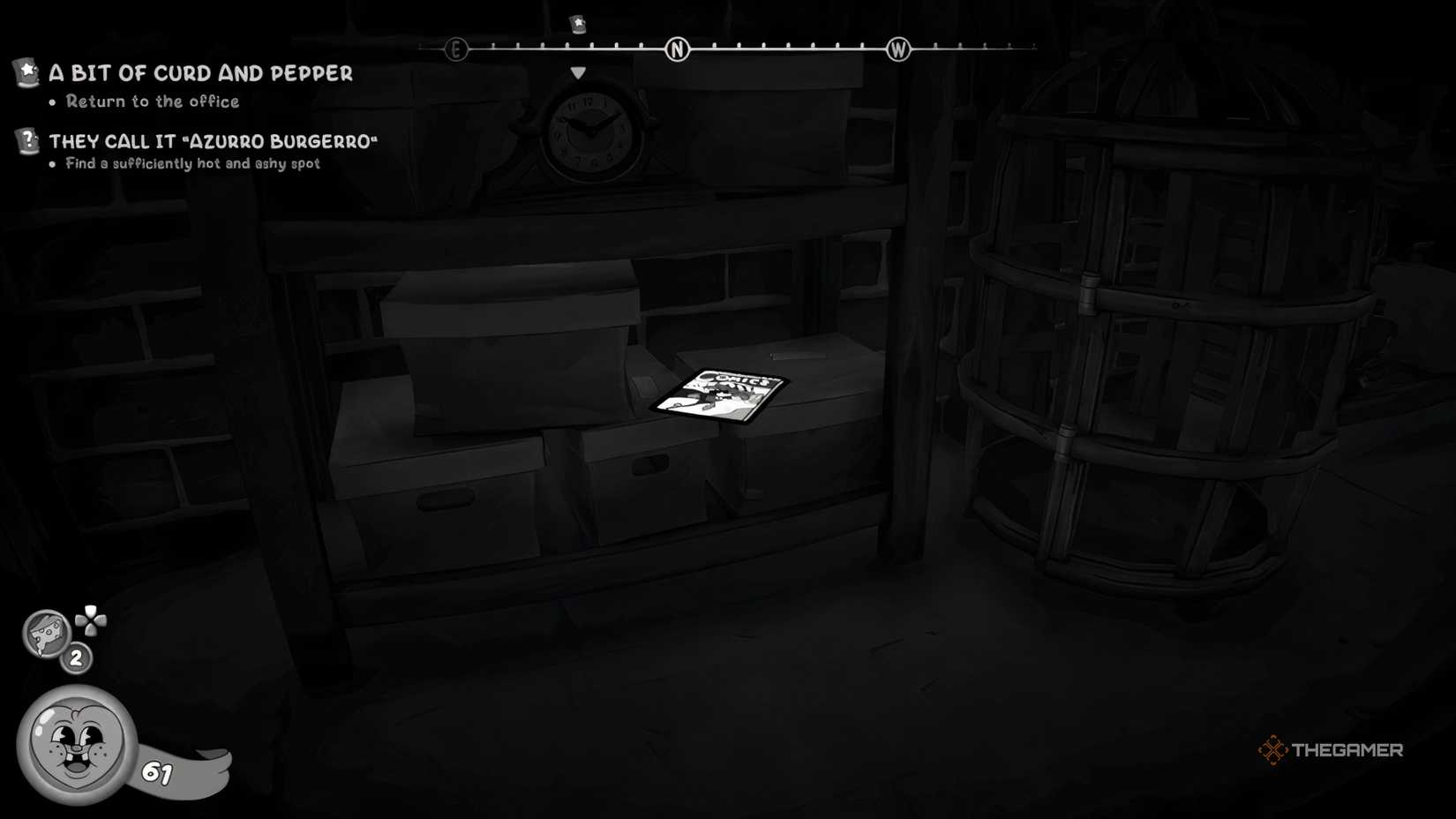This screenshot has width=1456, height=819.
Task: Click the question-mark hat quest icon
Action: point(27,139)
